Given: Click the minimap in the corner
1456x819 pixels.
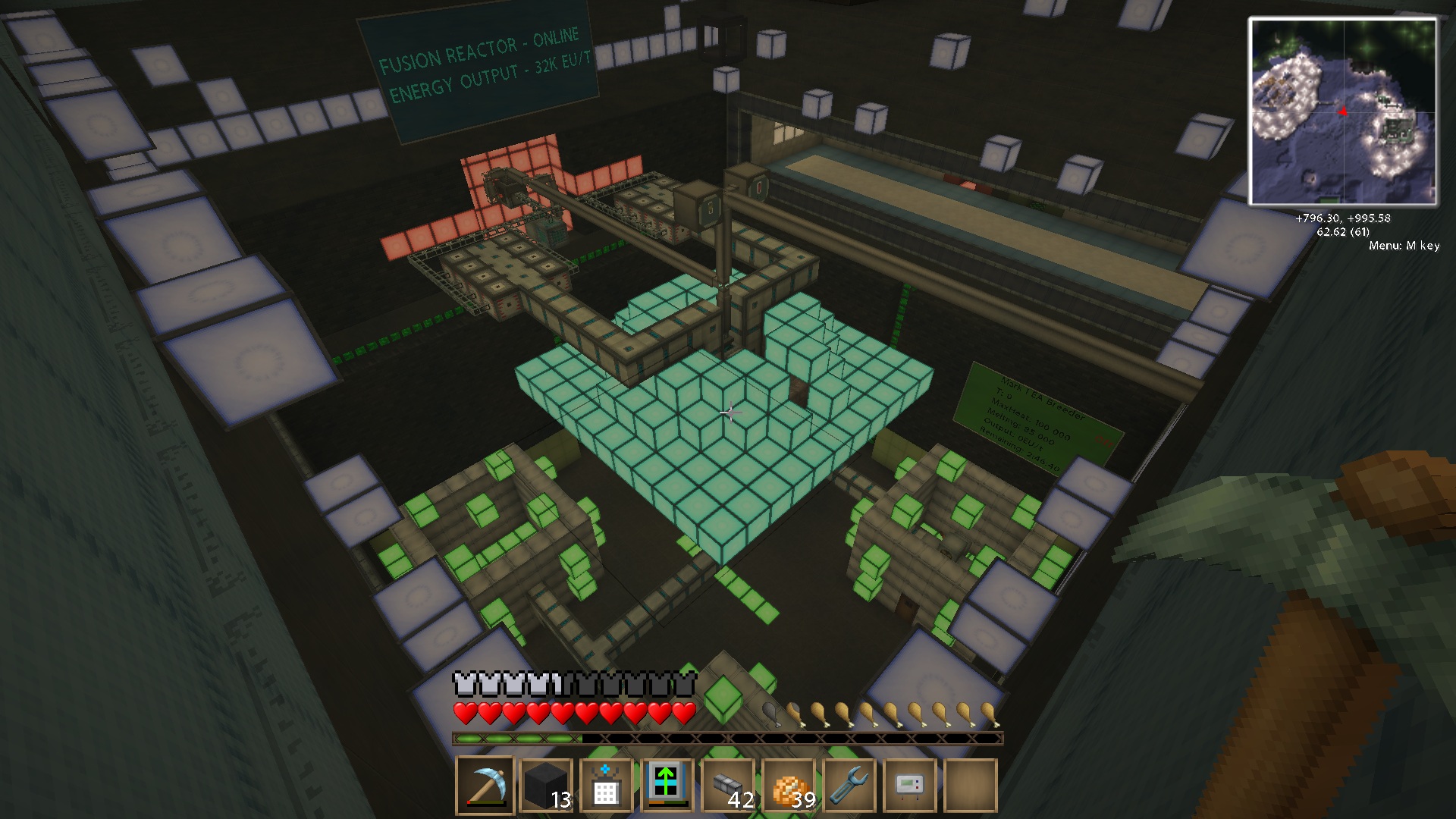Looking at the screenshot, I should point(1343,111).
